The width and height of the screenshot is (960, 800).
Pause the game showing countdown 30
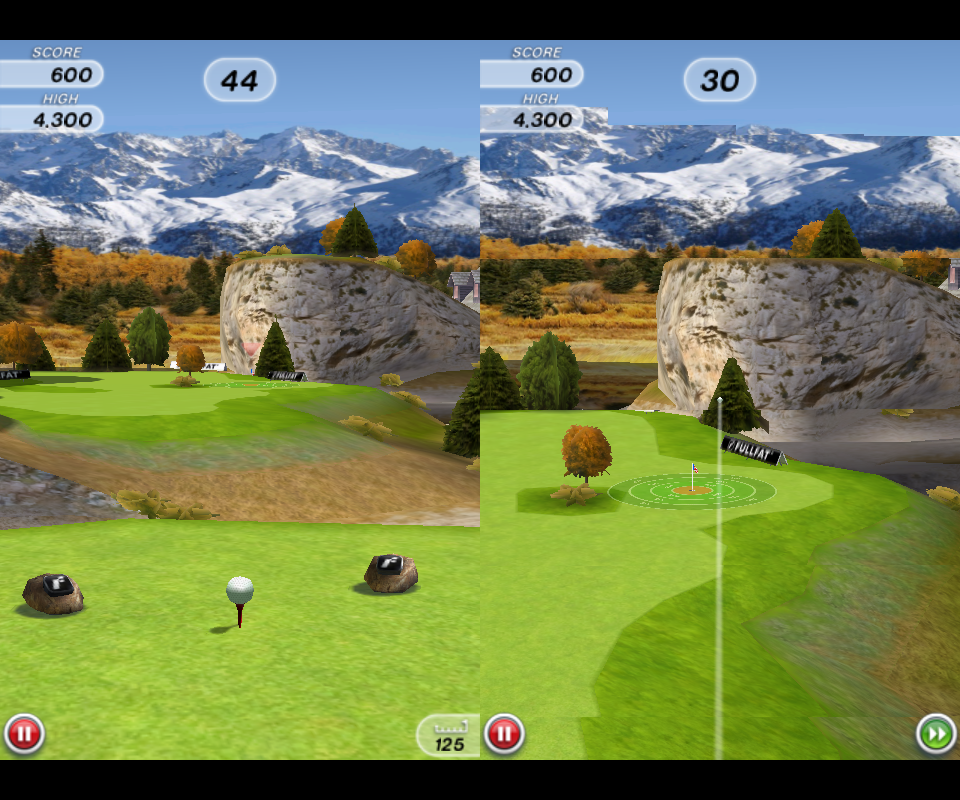[x=504, y=735]
